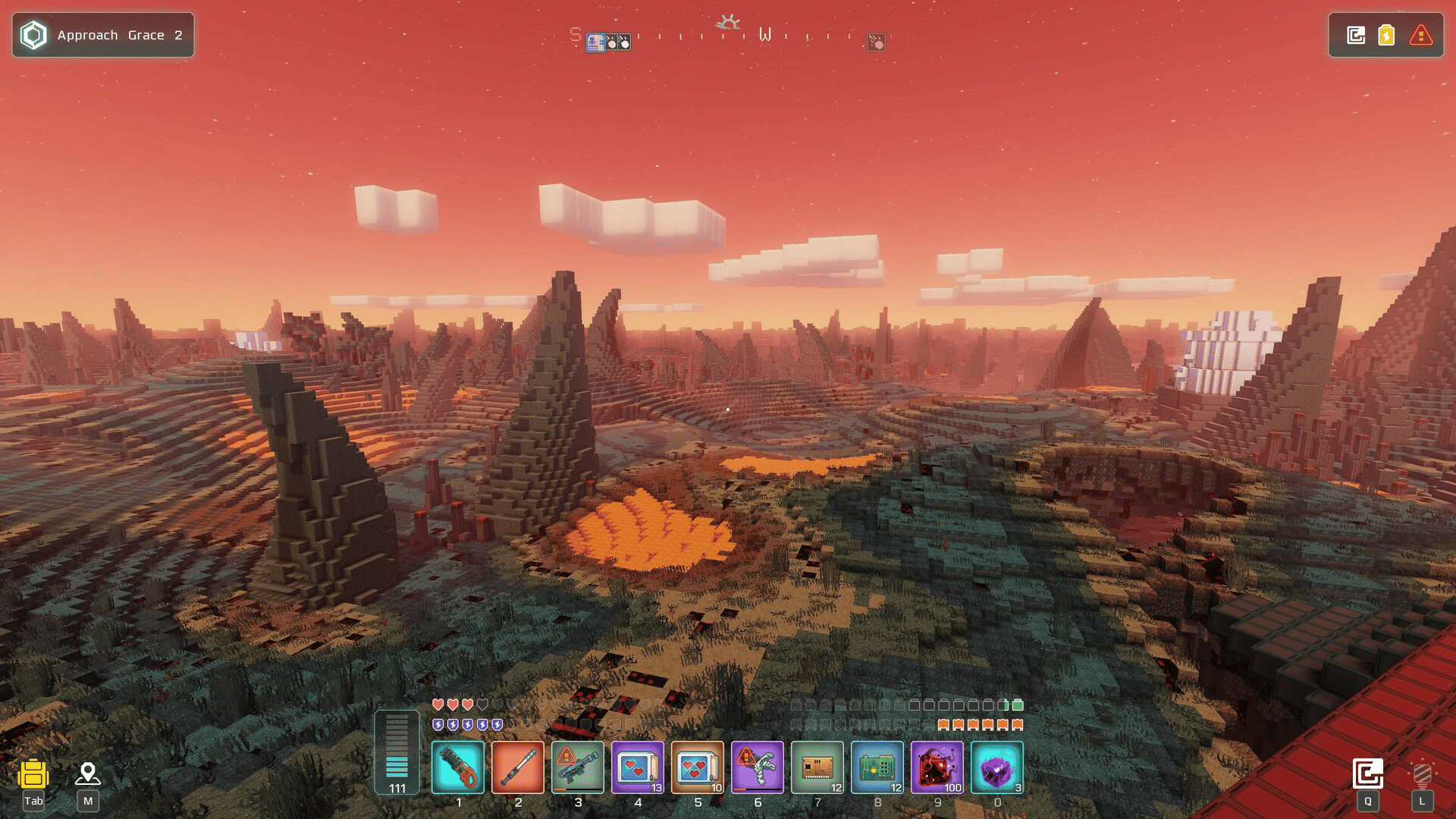Viewport: 1456px width, 819px height.
Task: Click the yellow battery power icon
Action: 1386,35
